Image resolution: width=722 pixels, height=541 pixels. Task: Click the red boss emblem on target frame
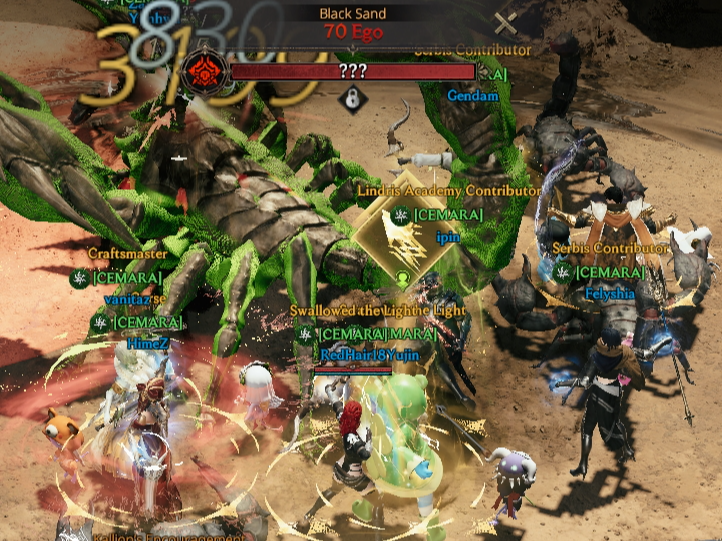[202, 71]
